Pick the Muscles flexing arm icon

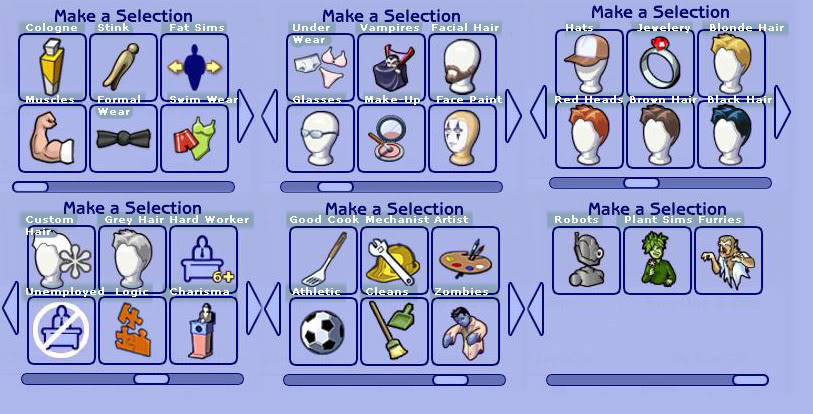[53, 138]
